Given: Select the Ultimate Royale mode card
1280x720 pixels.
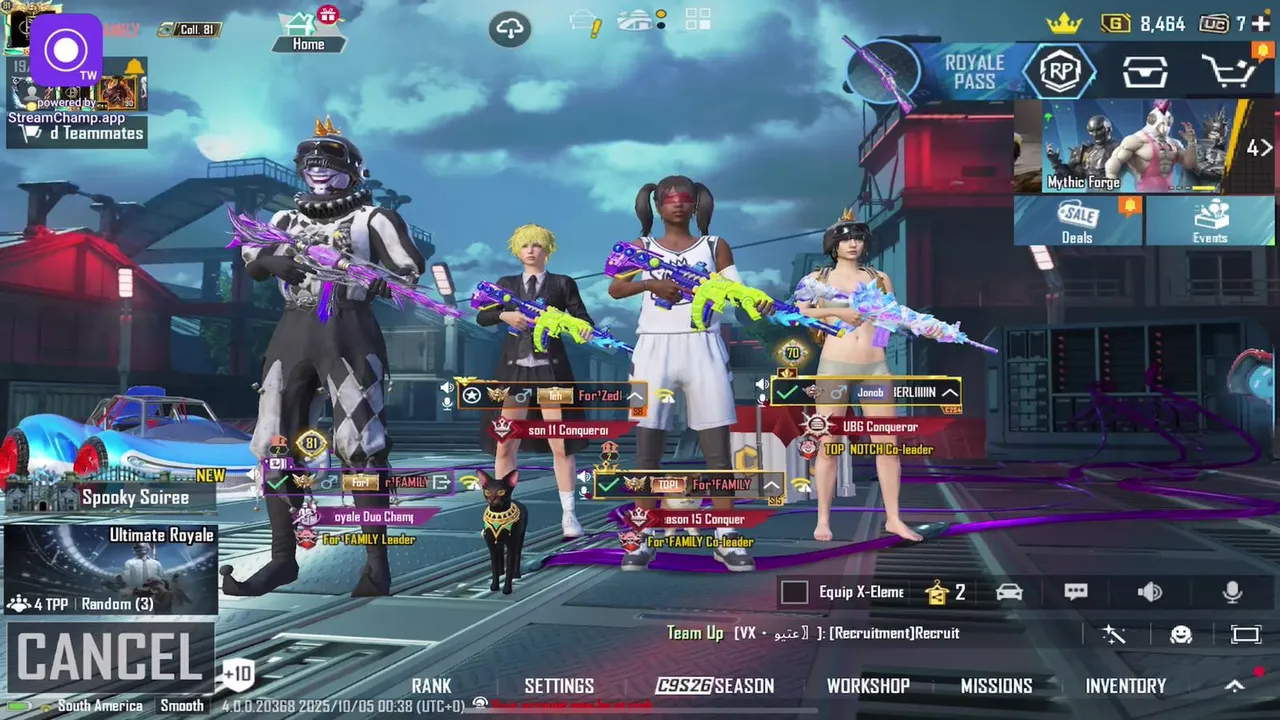Looking at the screenshot, I should pyautogui.click(x=110, y=568).
